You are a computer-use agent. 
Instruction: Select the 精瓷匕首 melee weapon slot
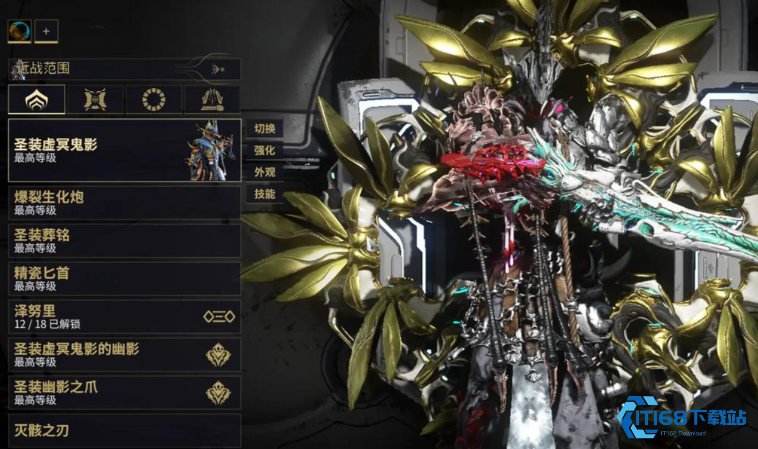coord(124,277)
